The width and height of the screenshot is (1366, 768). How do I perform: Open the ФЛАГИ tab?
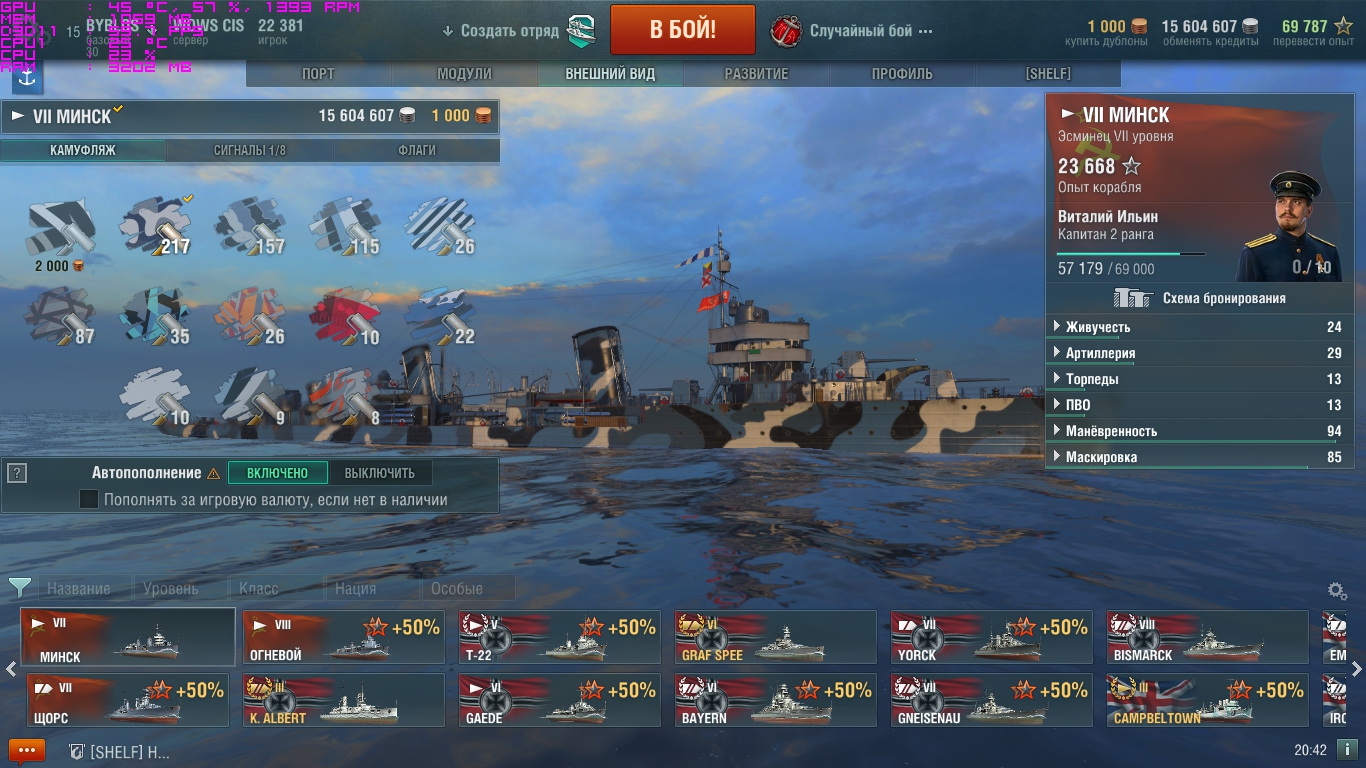pyautogui.click(x=416, y=151)
